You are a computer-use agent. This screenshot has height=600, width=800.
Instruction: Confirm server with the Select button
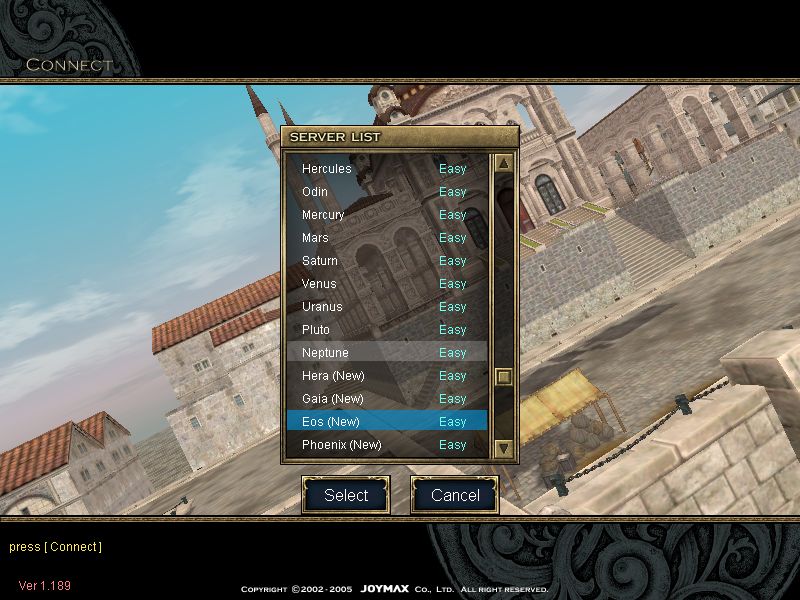click(346, 495)
